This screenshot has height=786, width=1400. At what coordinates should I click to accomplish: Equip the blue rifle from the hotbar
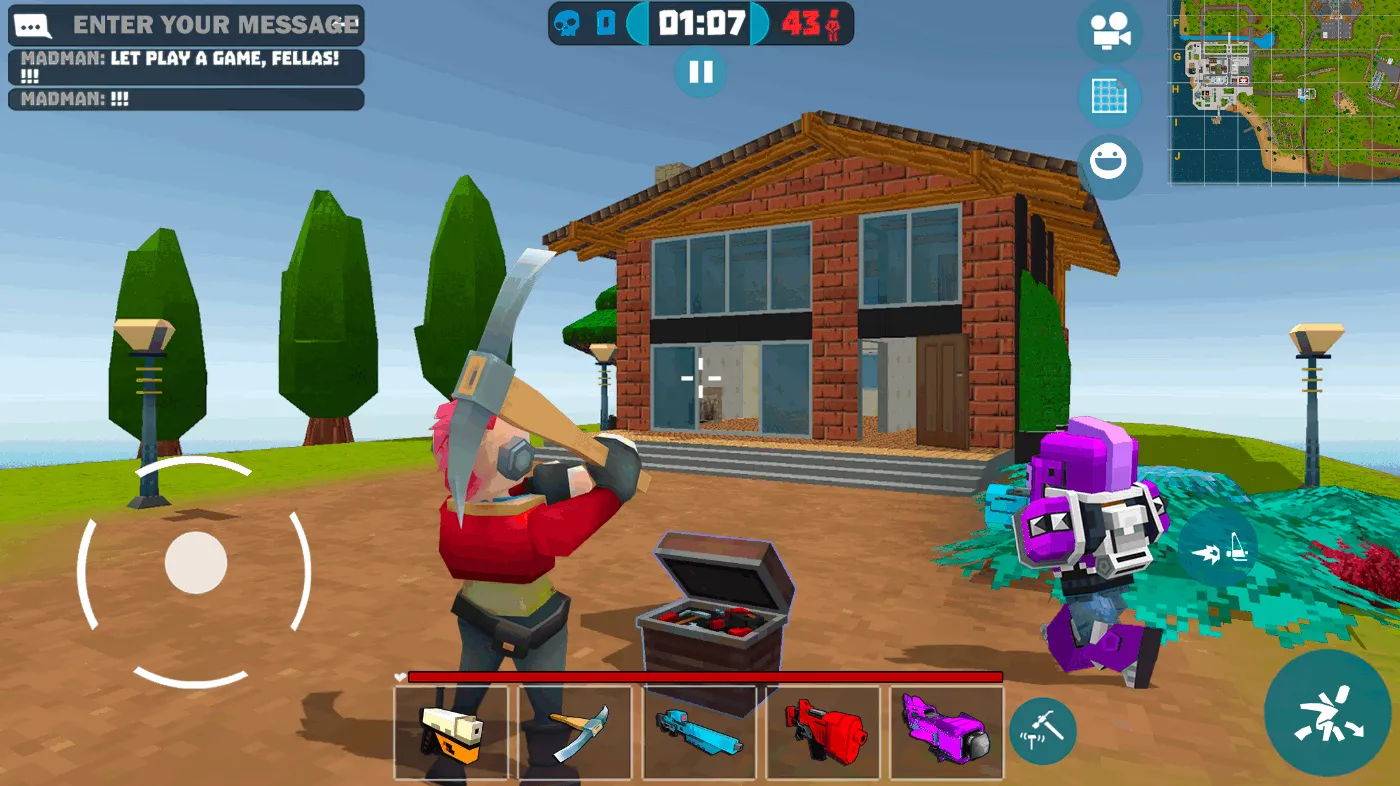pyautogui.click(x=699, y=732)
